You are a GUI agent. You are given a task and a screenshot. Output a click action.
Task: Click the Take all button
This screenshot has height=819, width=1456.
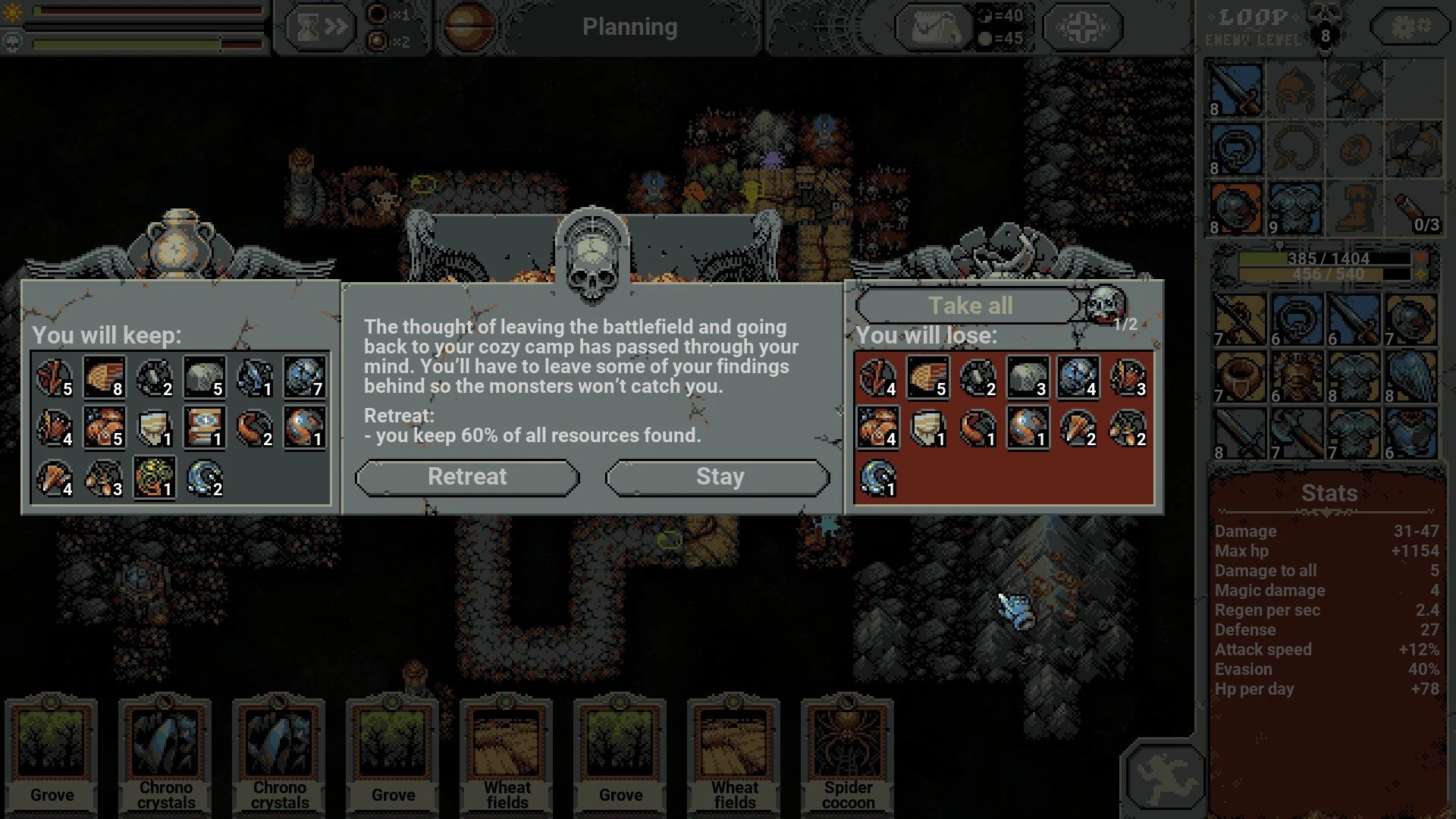click(969, 306)
